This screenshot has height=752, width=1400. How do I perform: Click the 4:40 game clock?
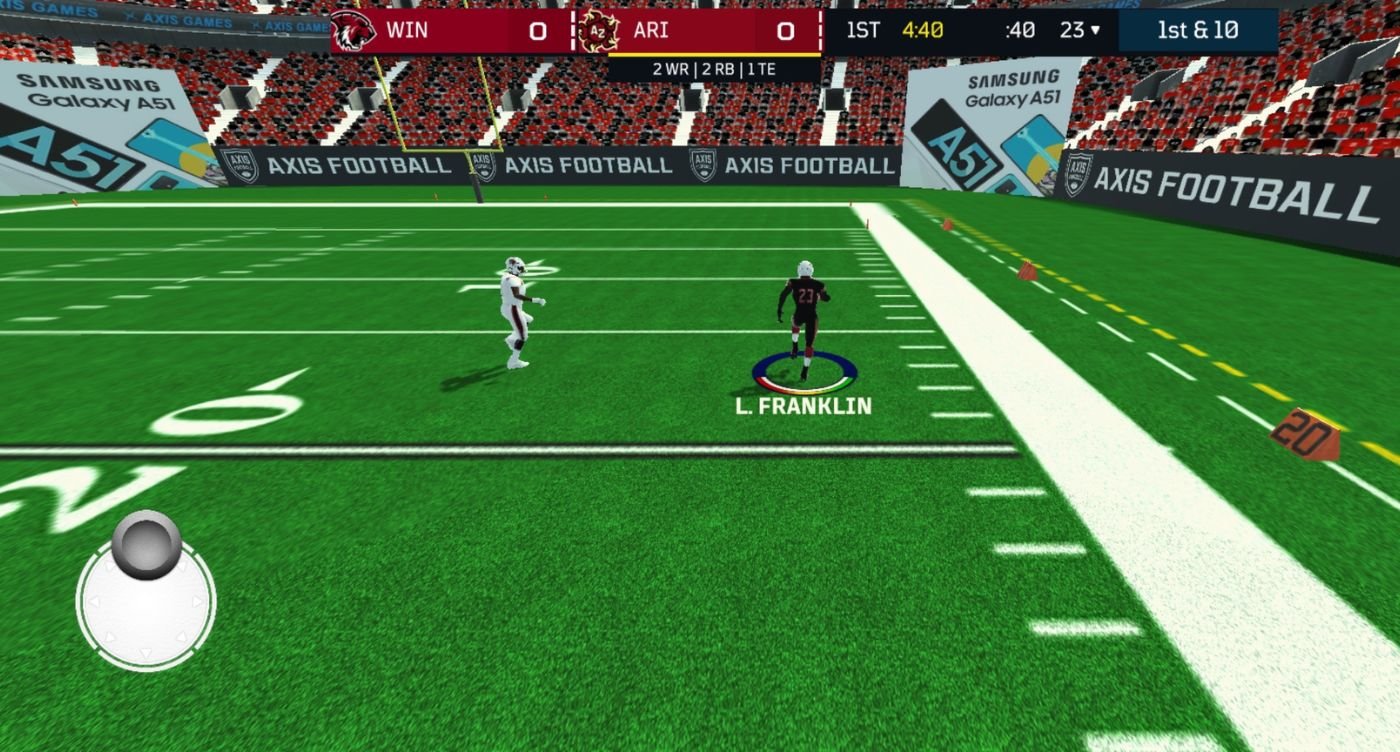924,30
